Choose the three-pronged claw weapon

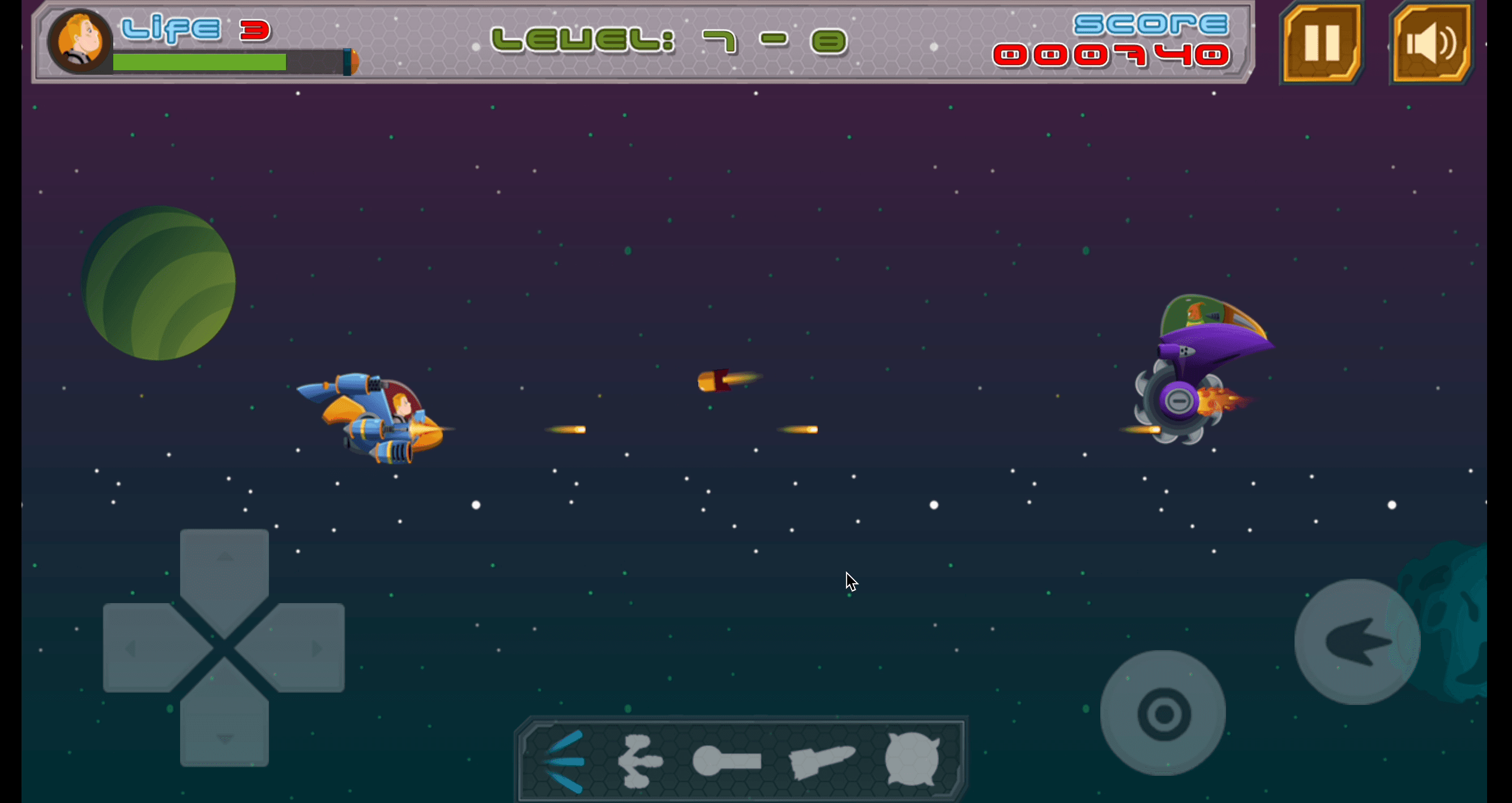point(639,761)
